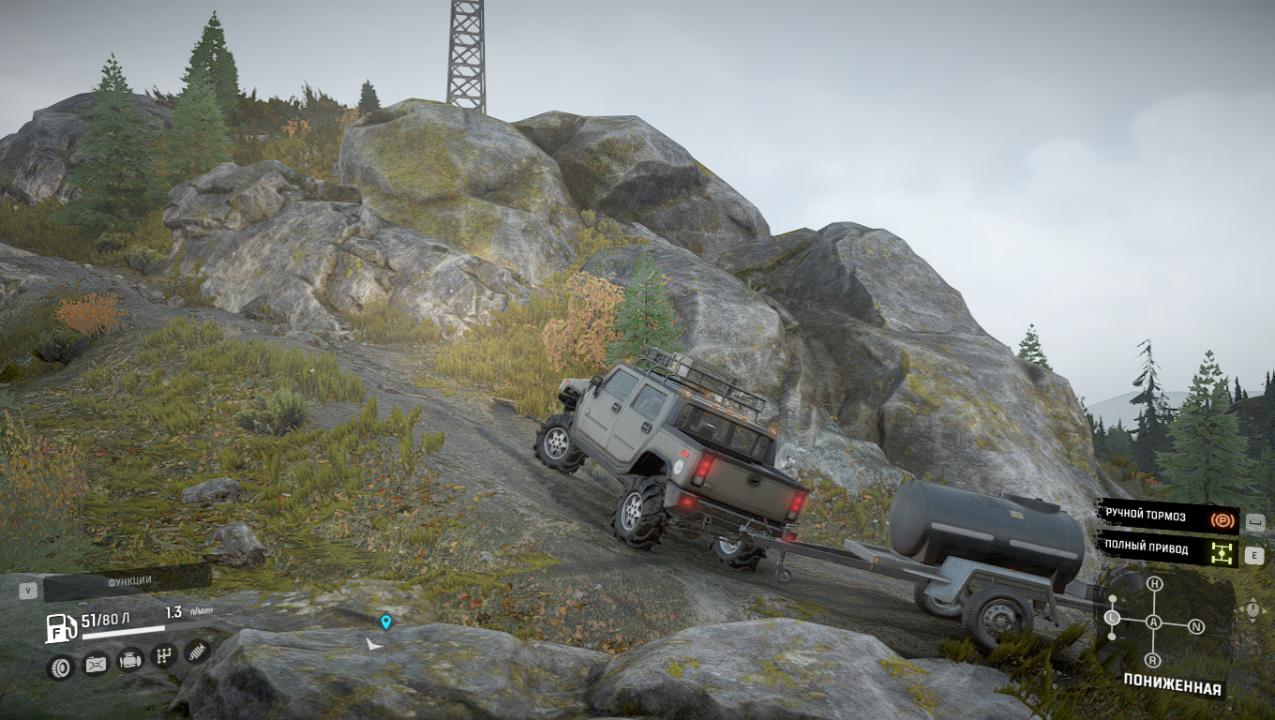1275x720 pixels.
Task: Check the engine damage status icon
Action: 130,660
